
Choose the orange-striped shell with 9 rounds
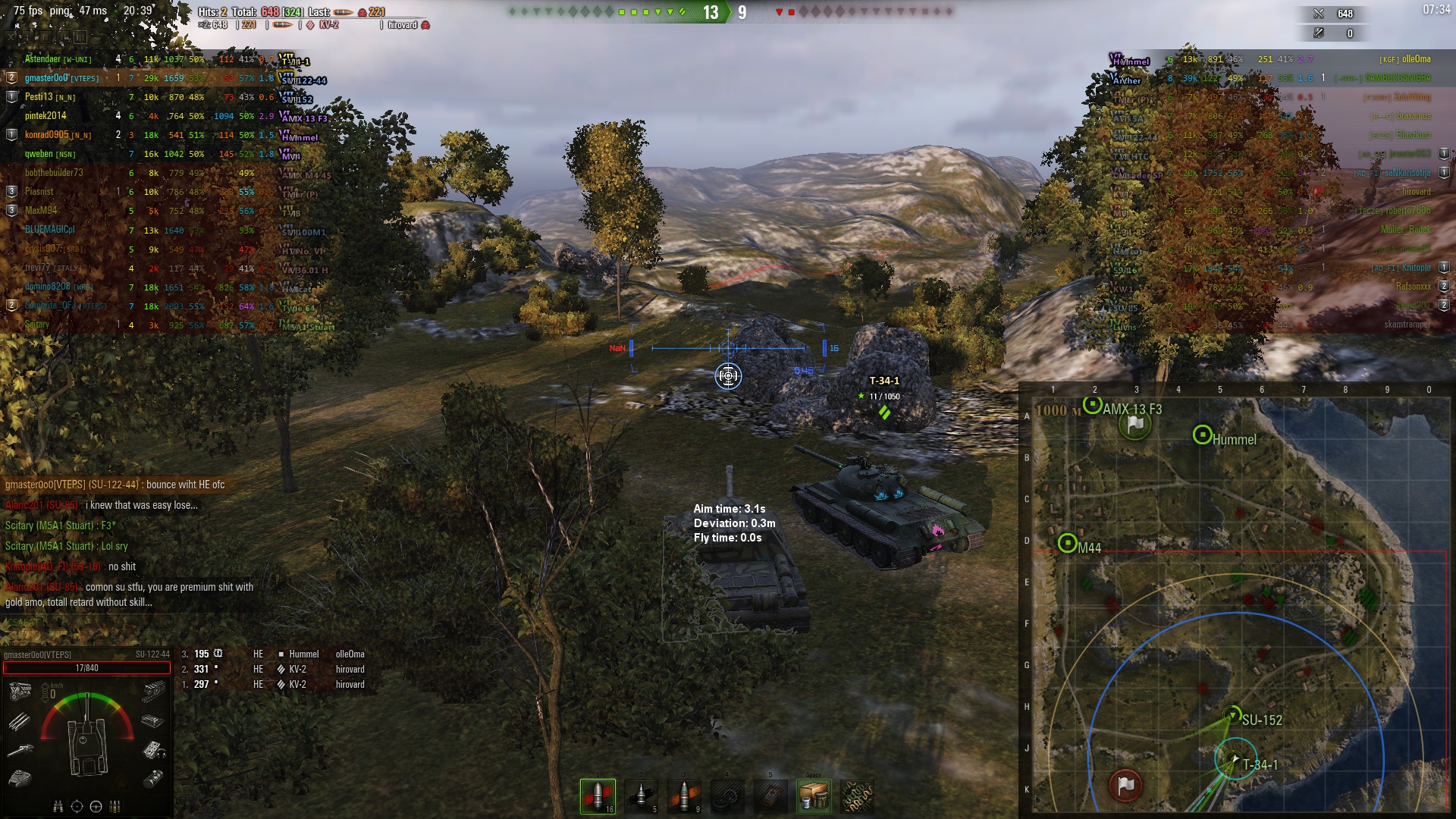click(x=685, y=796)
